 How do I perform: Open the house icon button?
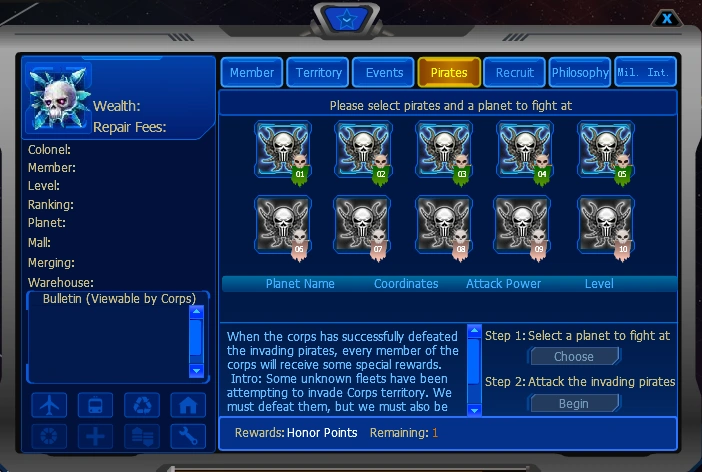point(187,405)
